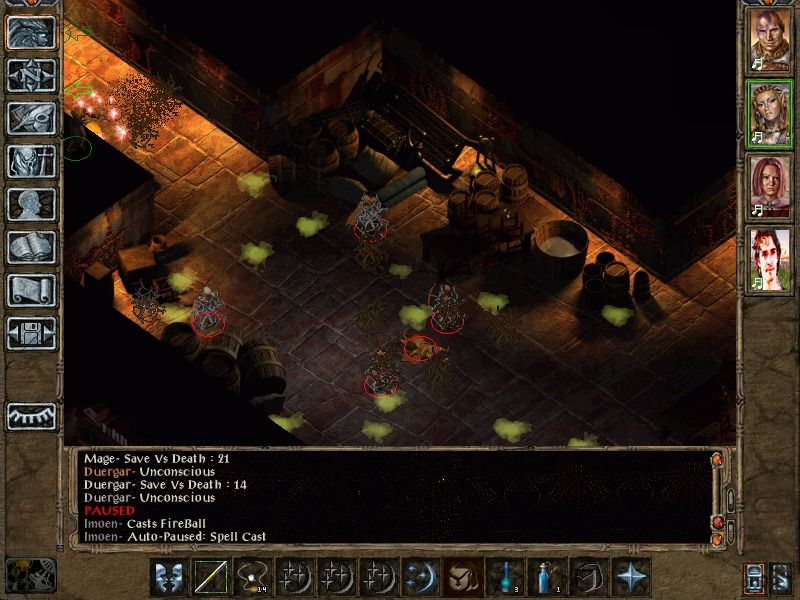Activate the four-pointed star special abilities button
Screen dimensions: 800x600
pos(630,577)
